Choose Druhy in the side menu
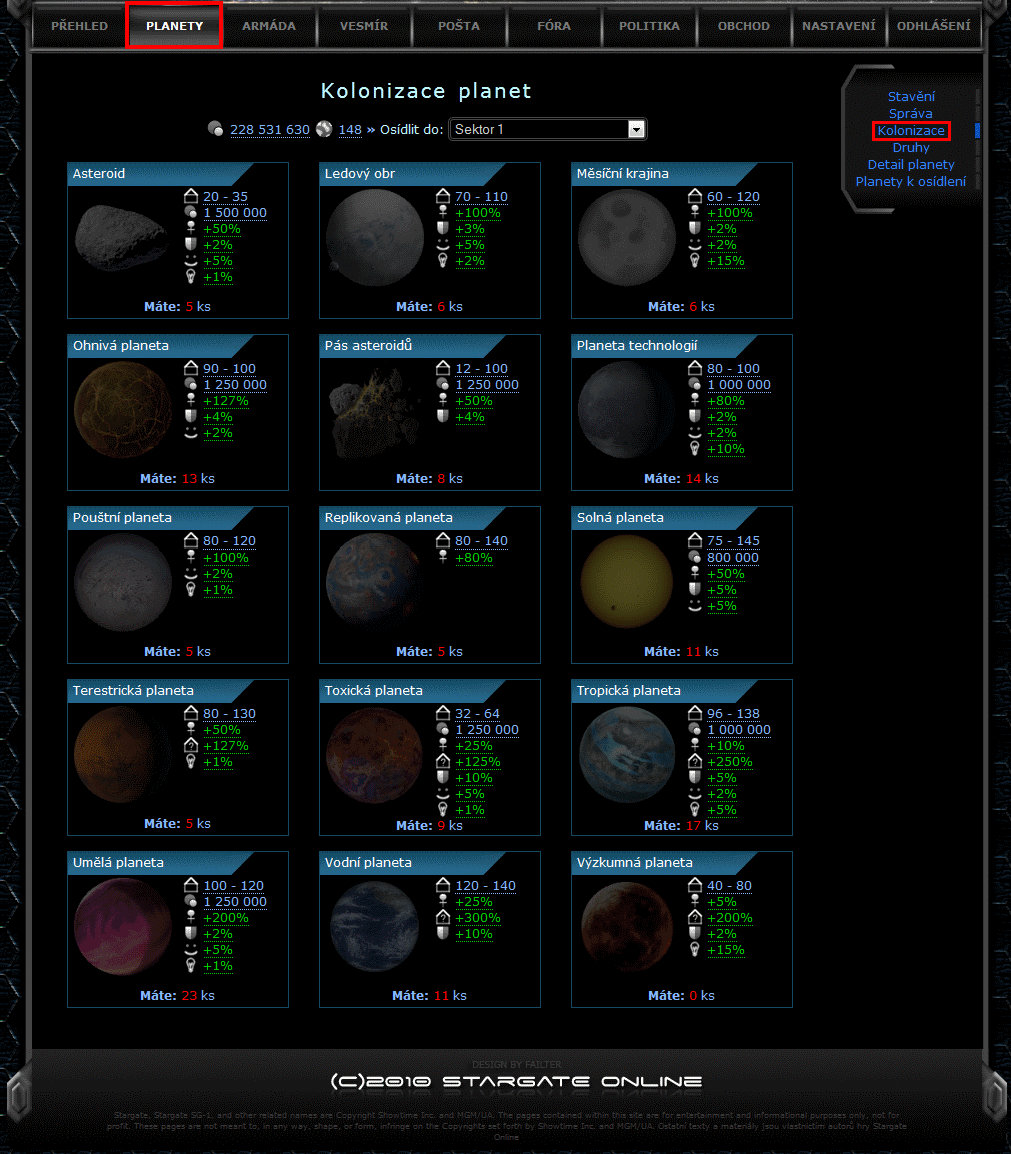This screenshot has width=1011, height=1154. [x=911, y=148]
